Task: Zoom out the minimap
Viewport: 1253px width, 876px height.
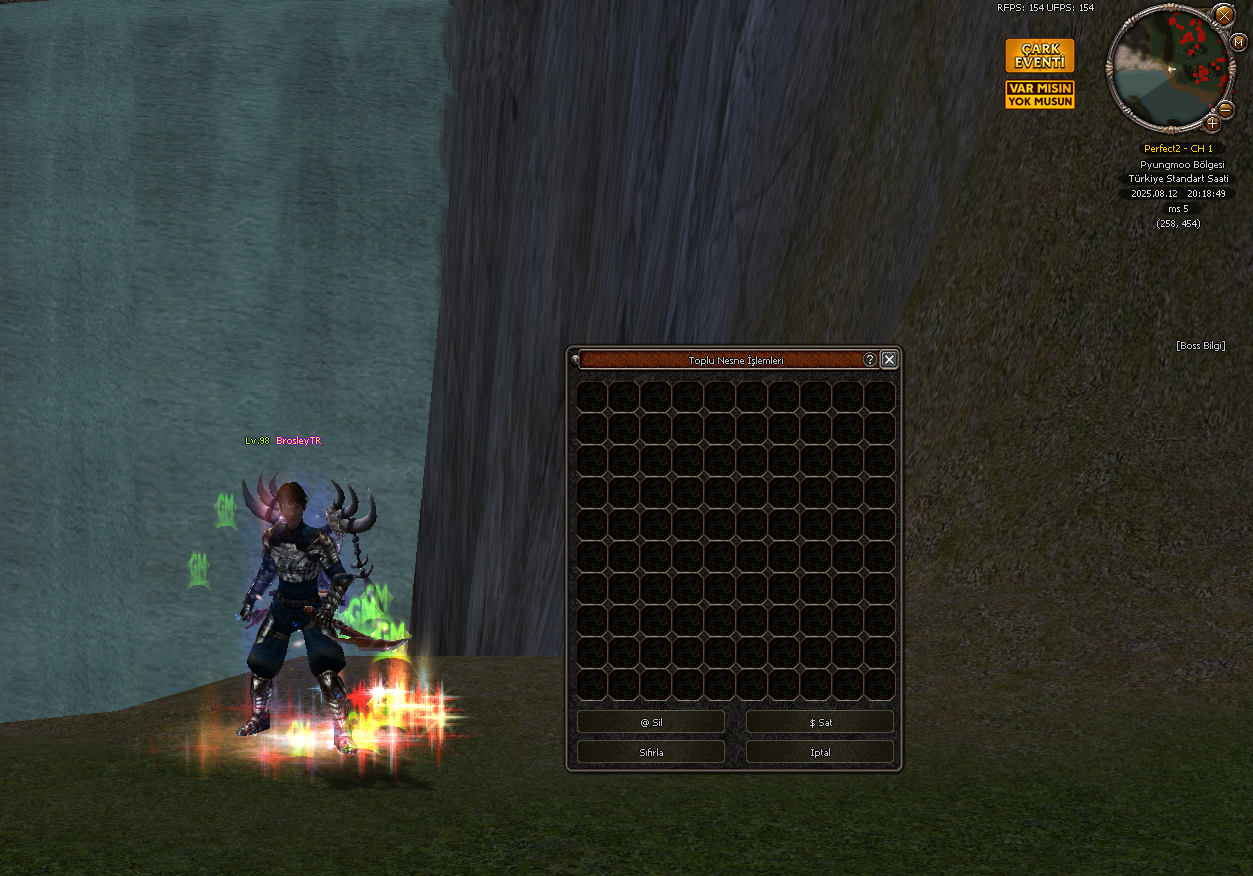Action: [1227, 110]
